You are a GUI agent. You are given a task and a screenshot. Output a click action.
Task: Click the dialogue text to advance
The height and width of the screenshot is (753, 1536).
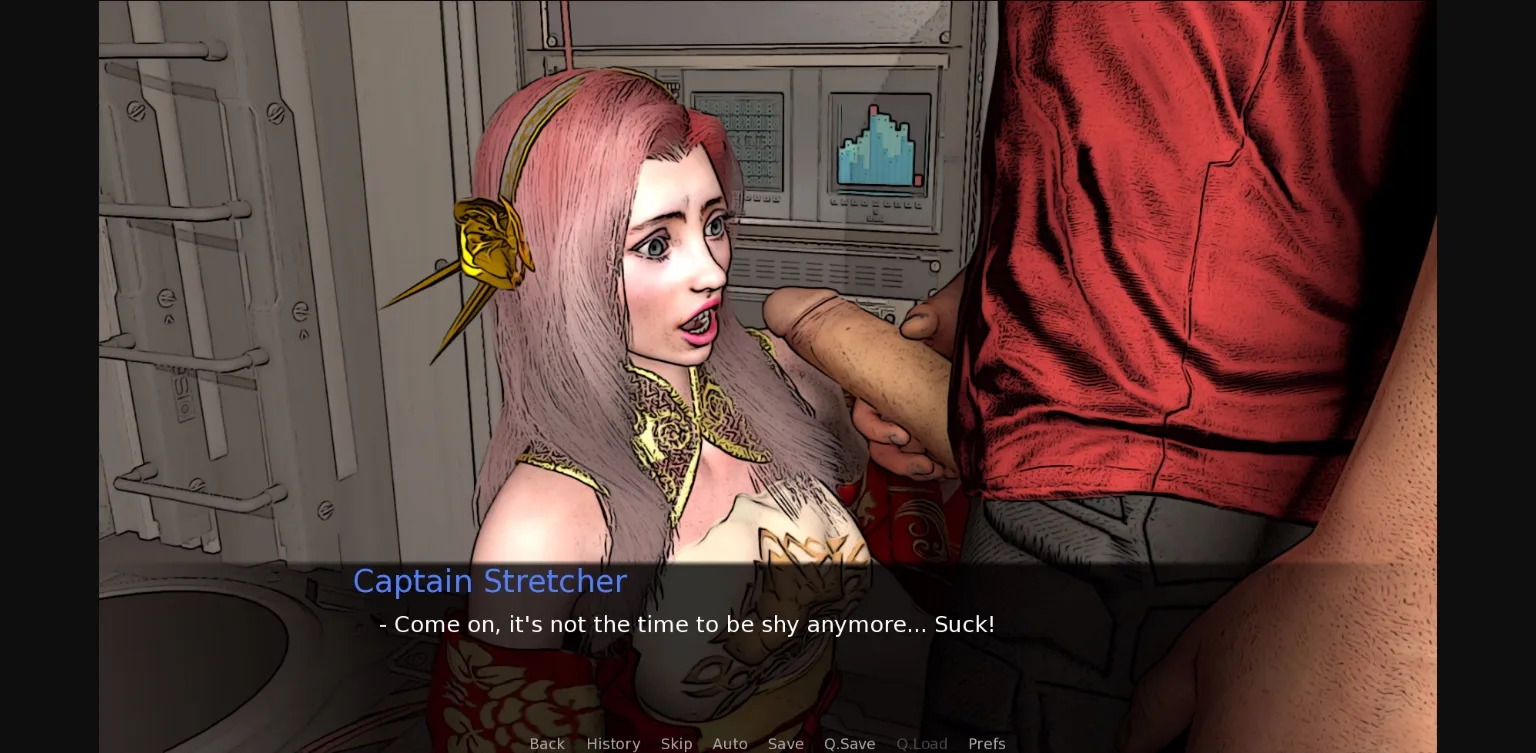pyautogui.click(x=687, y=624)
